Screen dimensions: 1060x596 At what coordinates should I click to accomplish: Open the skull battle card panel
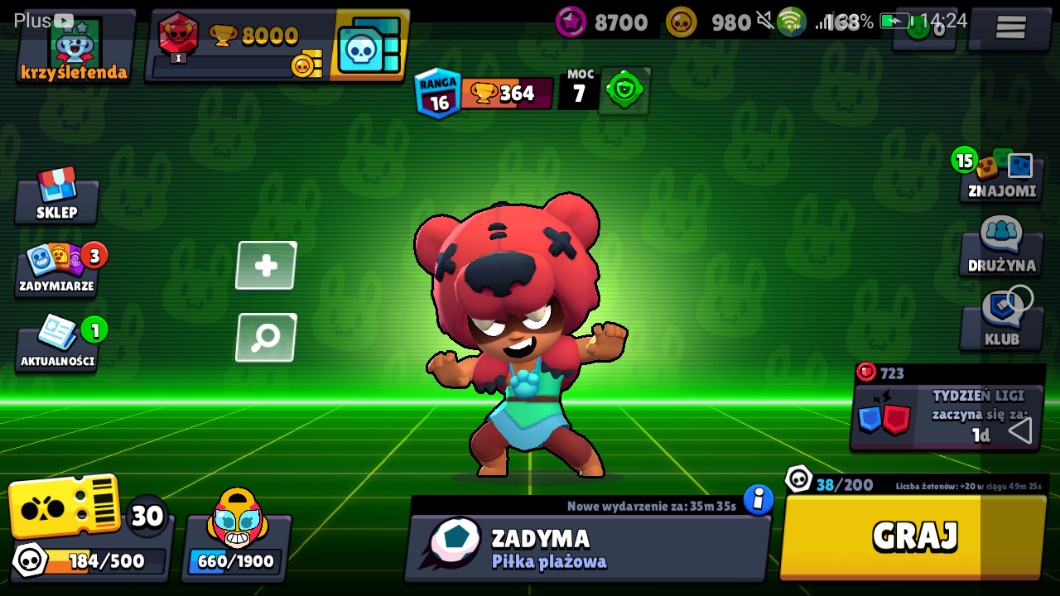(370, 46)
